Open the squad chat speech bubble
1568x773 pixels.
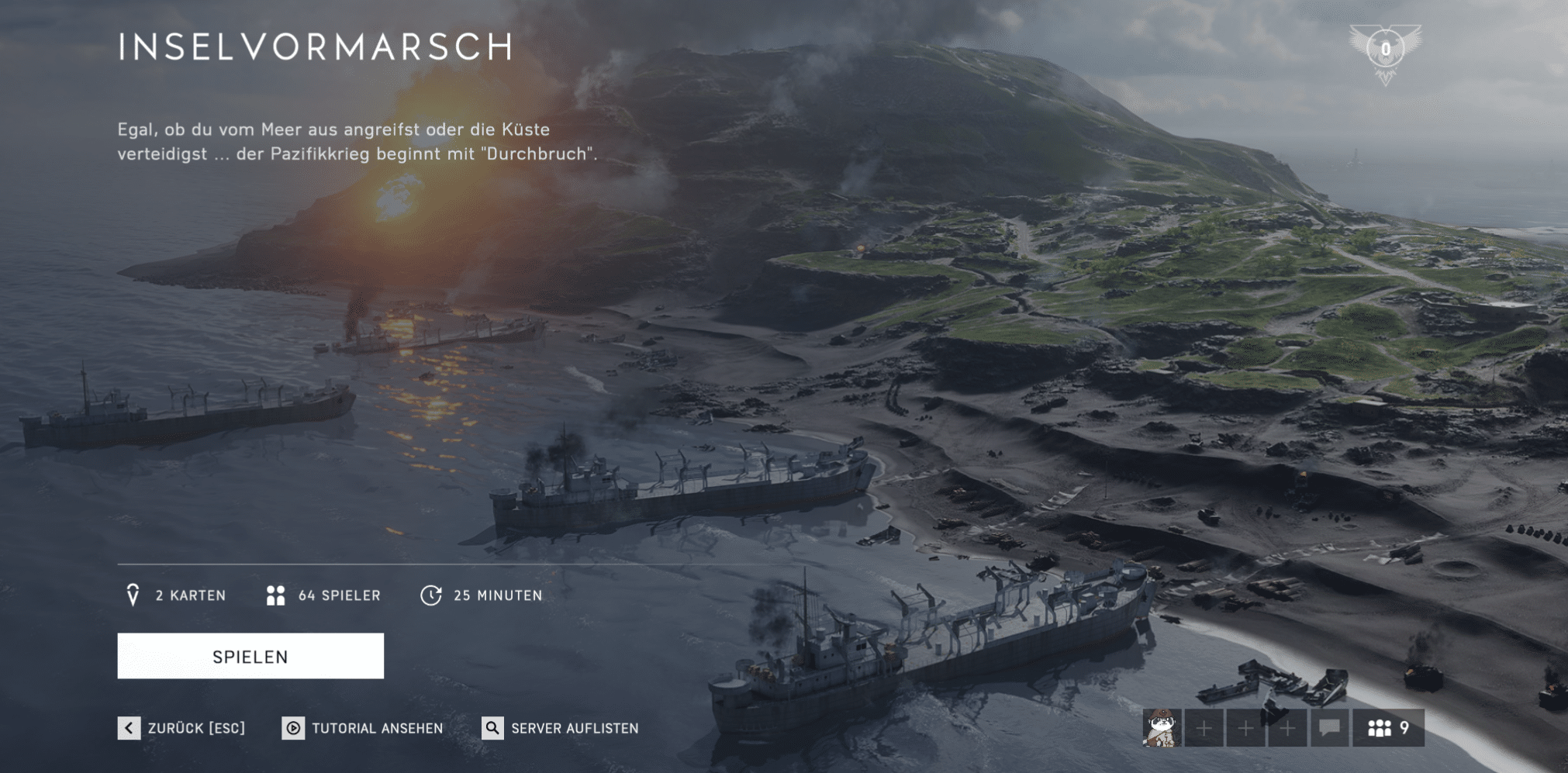[1329, 728]
